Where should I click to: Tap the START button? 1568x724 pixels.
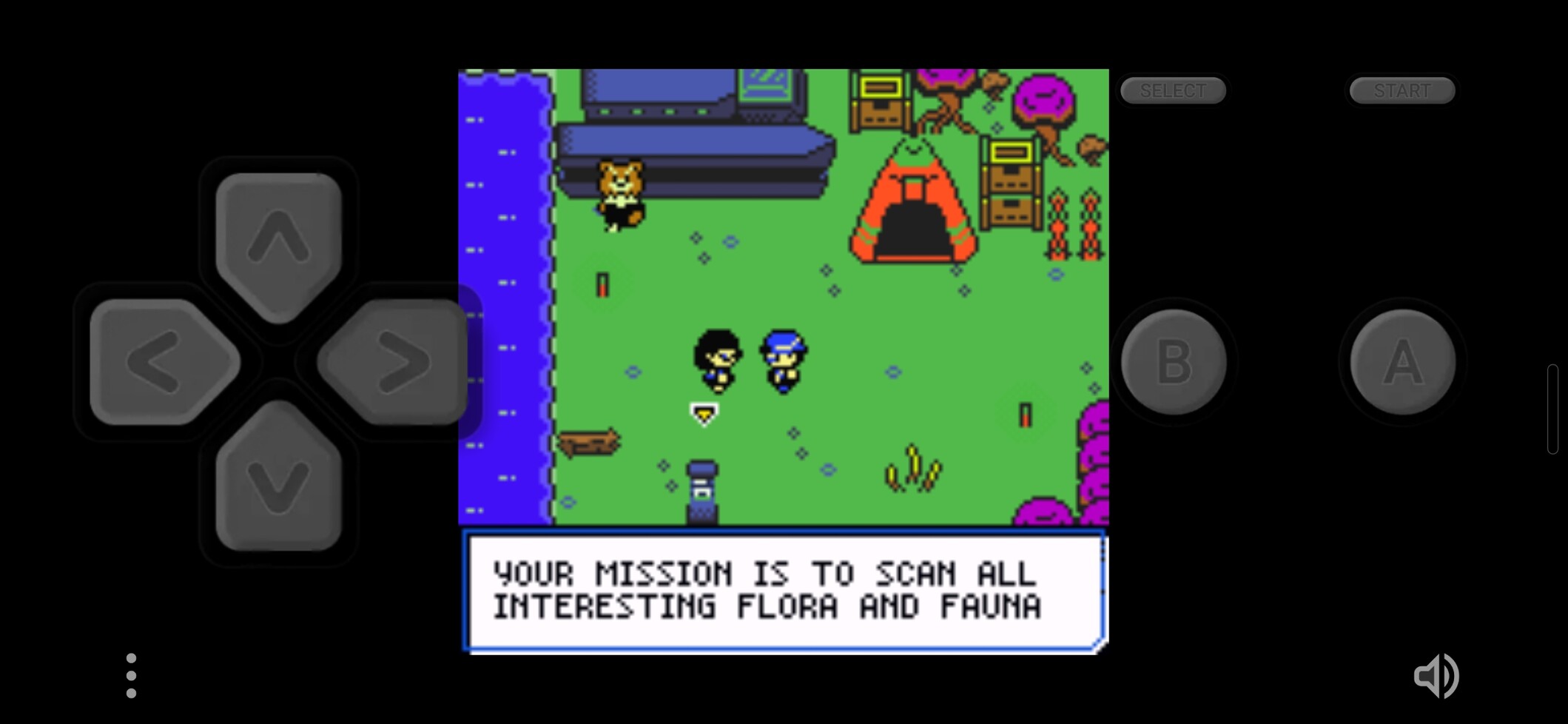click(x=1402, y=90)
